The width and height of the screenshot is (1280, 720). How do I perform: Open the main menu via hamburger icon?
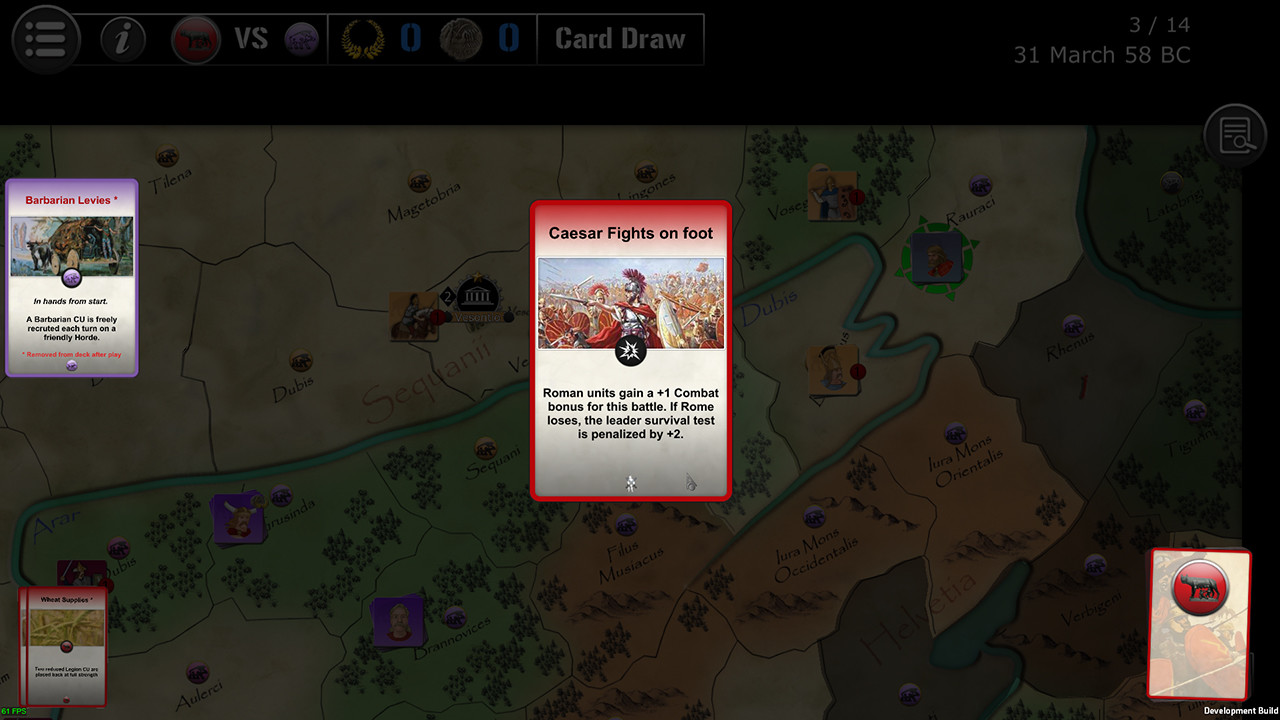point(45,38)
